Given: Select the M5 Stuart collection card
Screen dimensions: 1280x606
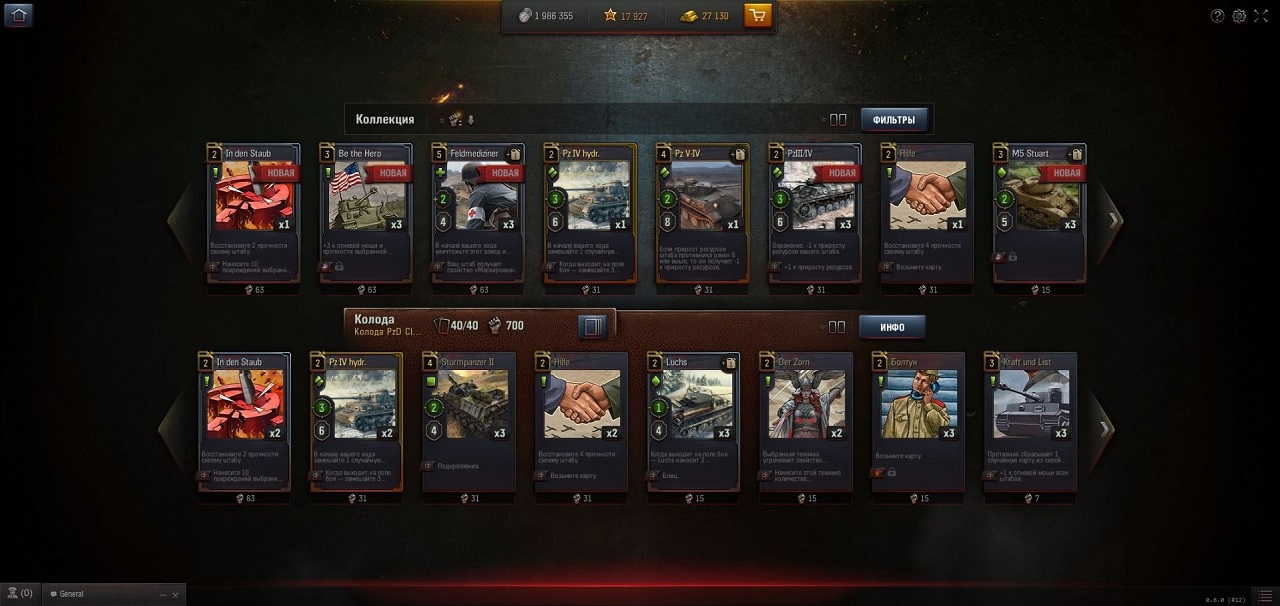Looking at the screenshot, I should [1039, 212].
